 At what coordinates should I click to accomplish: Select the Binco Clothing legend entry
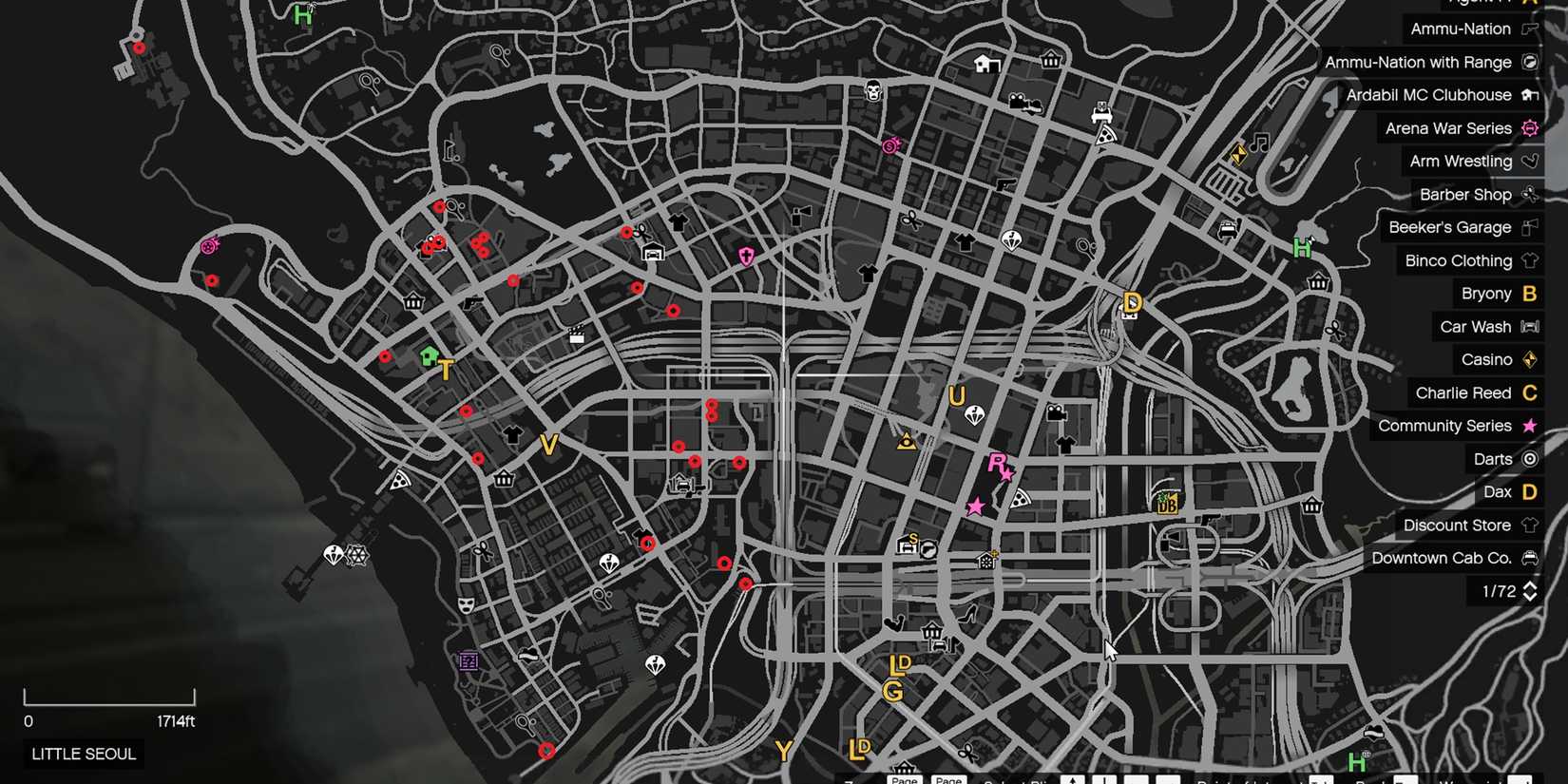click(x=1459, y=260)
